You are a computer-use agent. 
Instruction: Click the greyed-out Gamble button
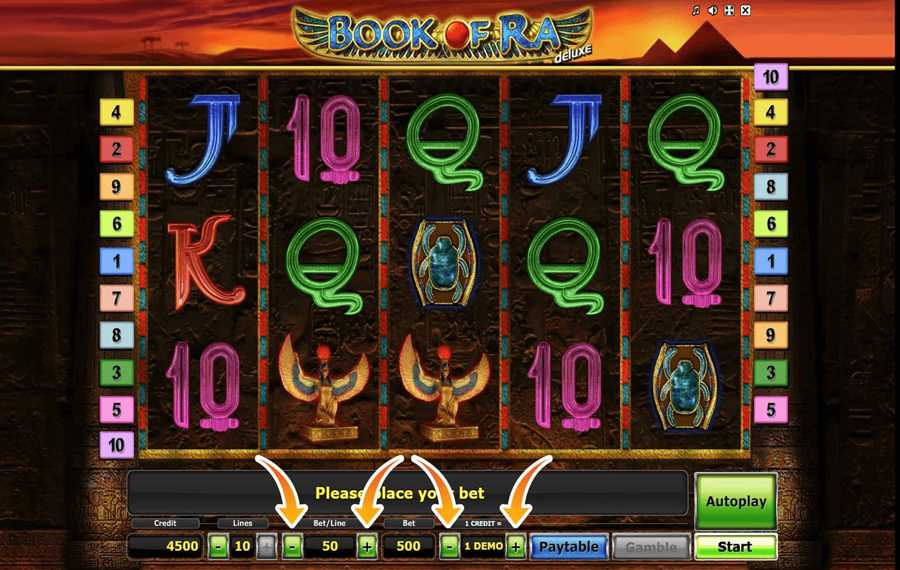pos(650,547)
